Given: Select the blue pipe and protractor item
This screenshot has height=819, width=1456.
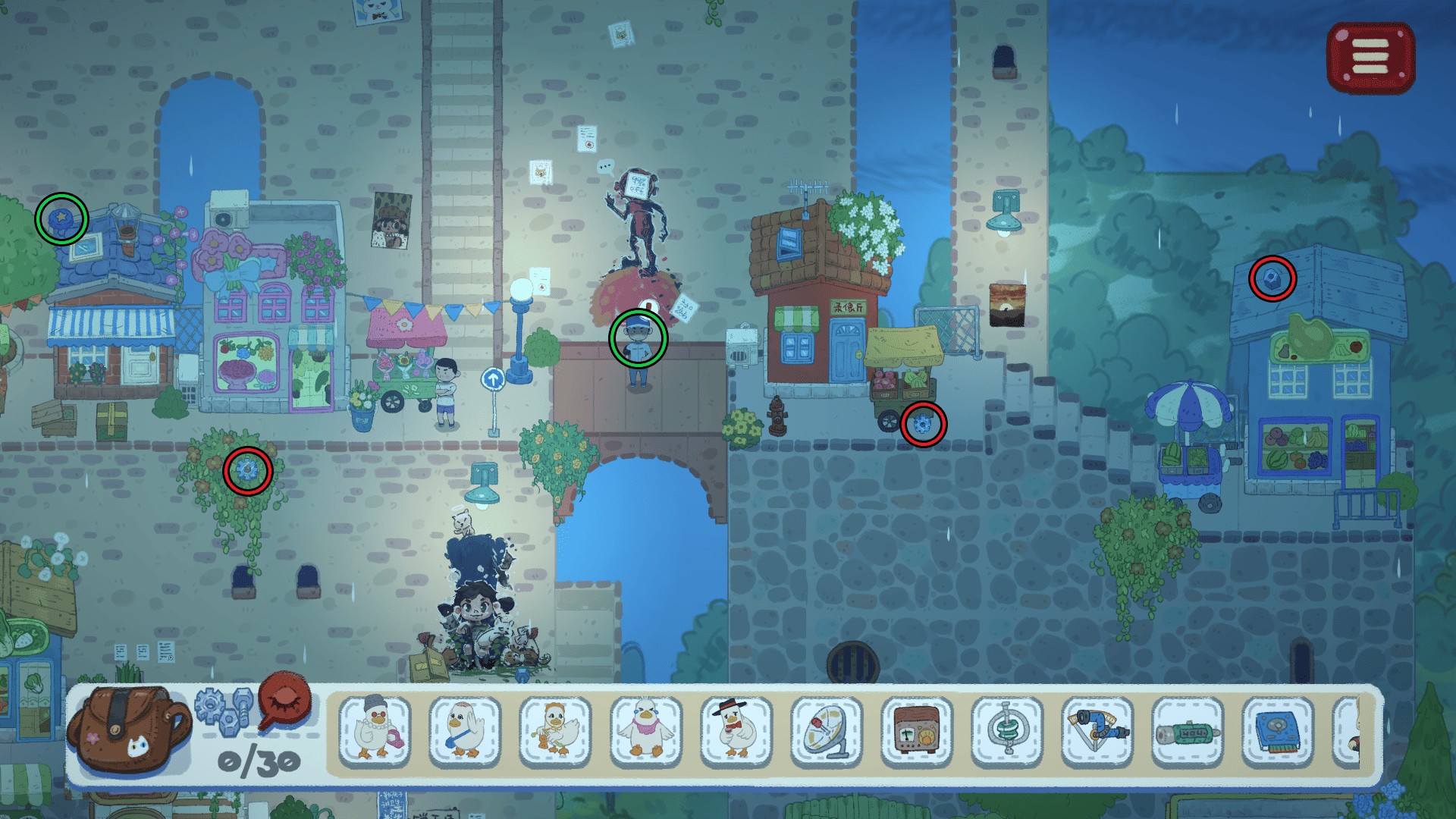Looking at the screenshot, I should [x=1097, y=730].
